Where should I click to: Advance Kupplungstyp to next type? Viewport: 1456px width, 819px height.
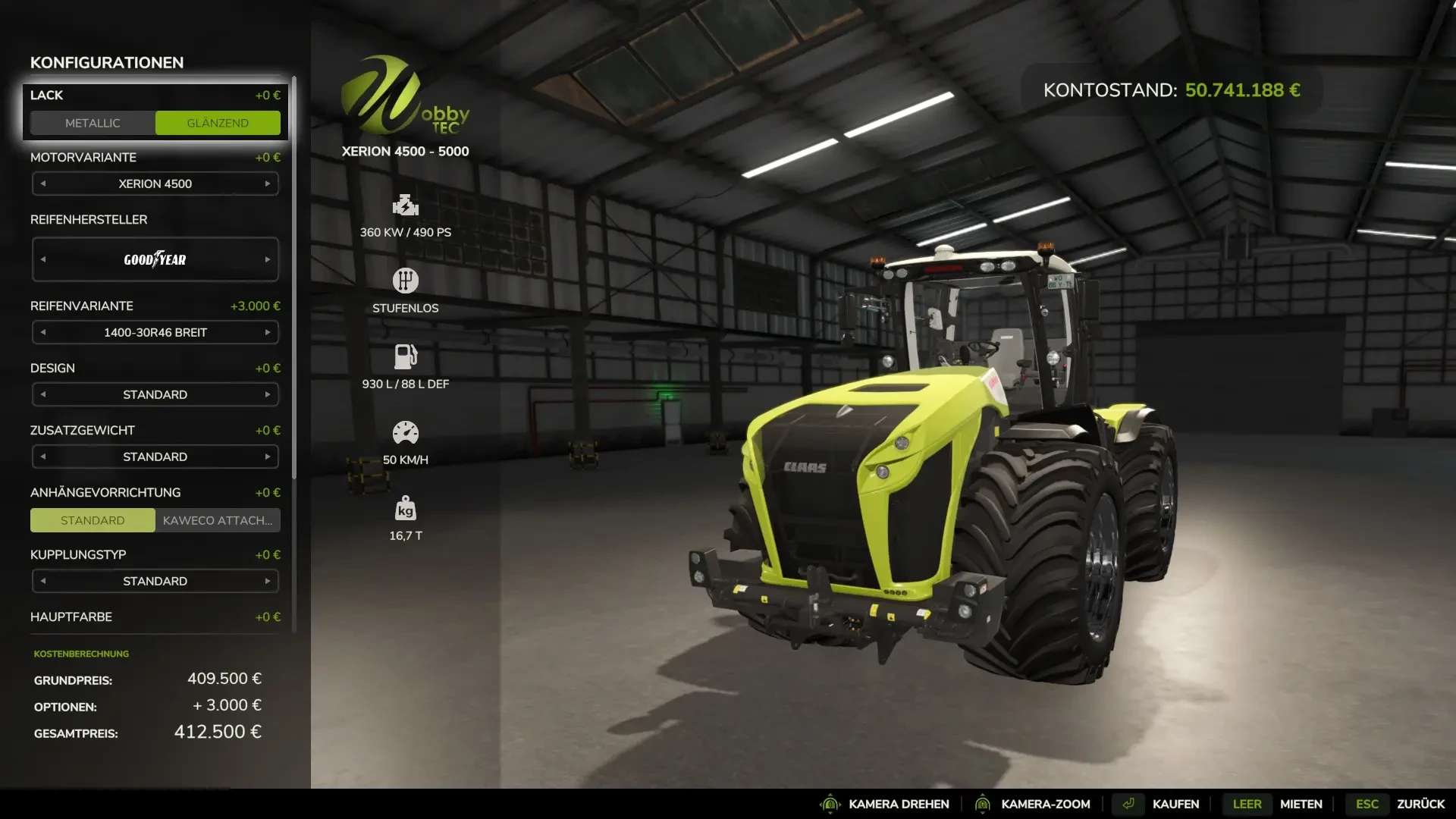tap(268, 581)
